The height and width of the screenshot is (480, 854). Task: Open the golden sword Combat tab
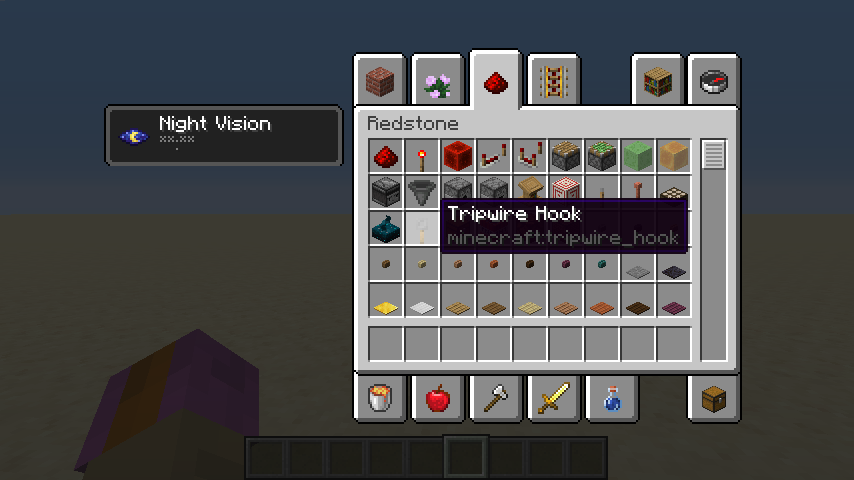point(553,399)
